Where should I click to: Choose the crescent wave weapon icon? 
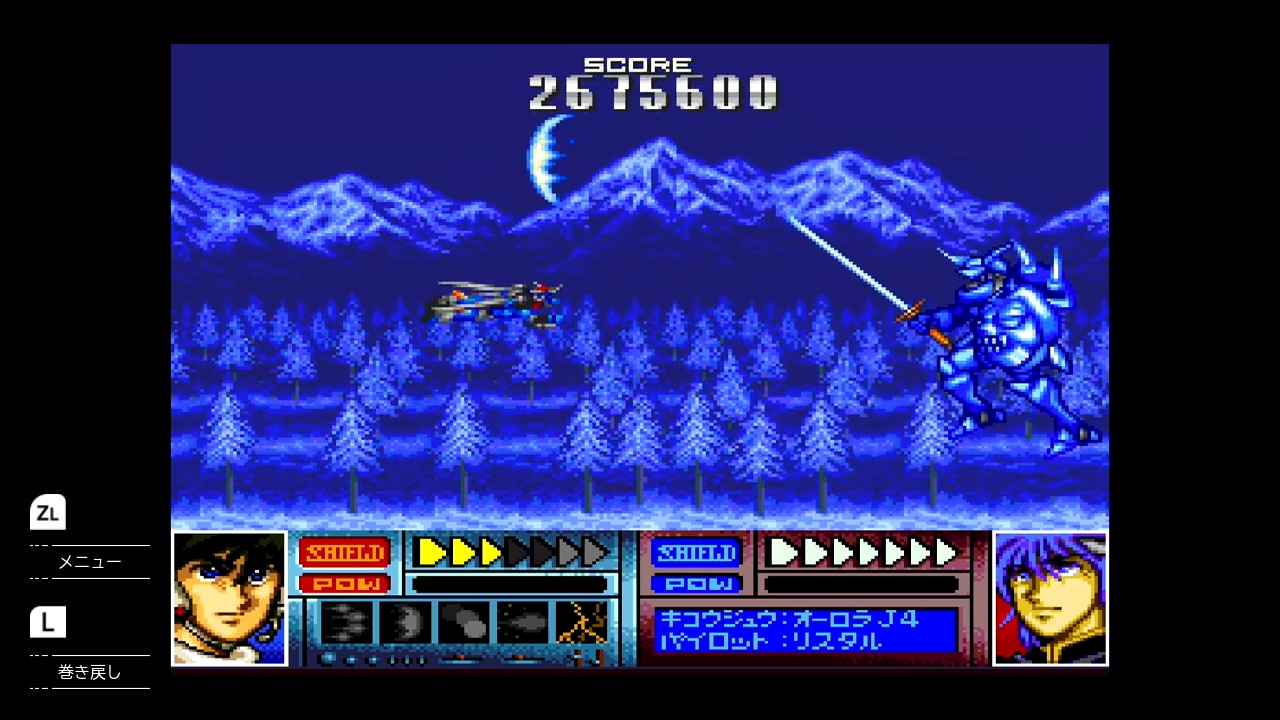(x=405, y=622)
